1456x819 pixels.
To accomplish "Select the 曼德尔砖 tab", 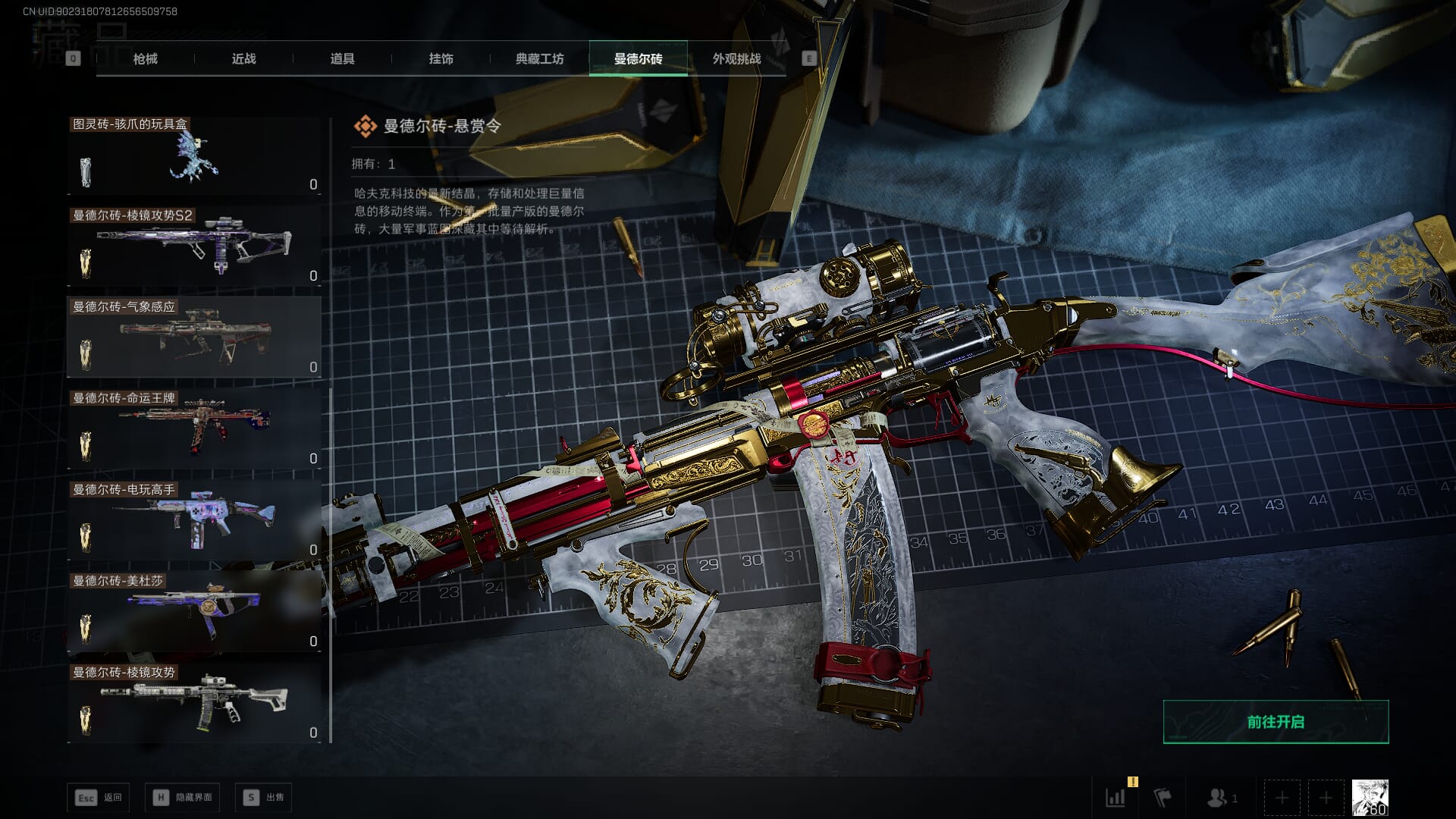I will coord(638,58).
